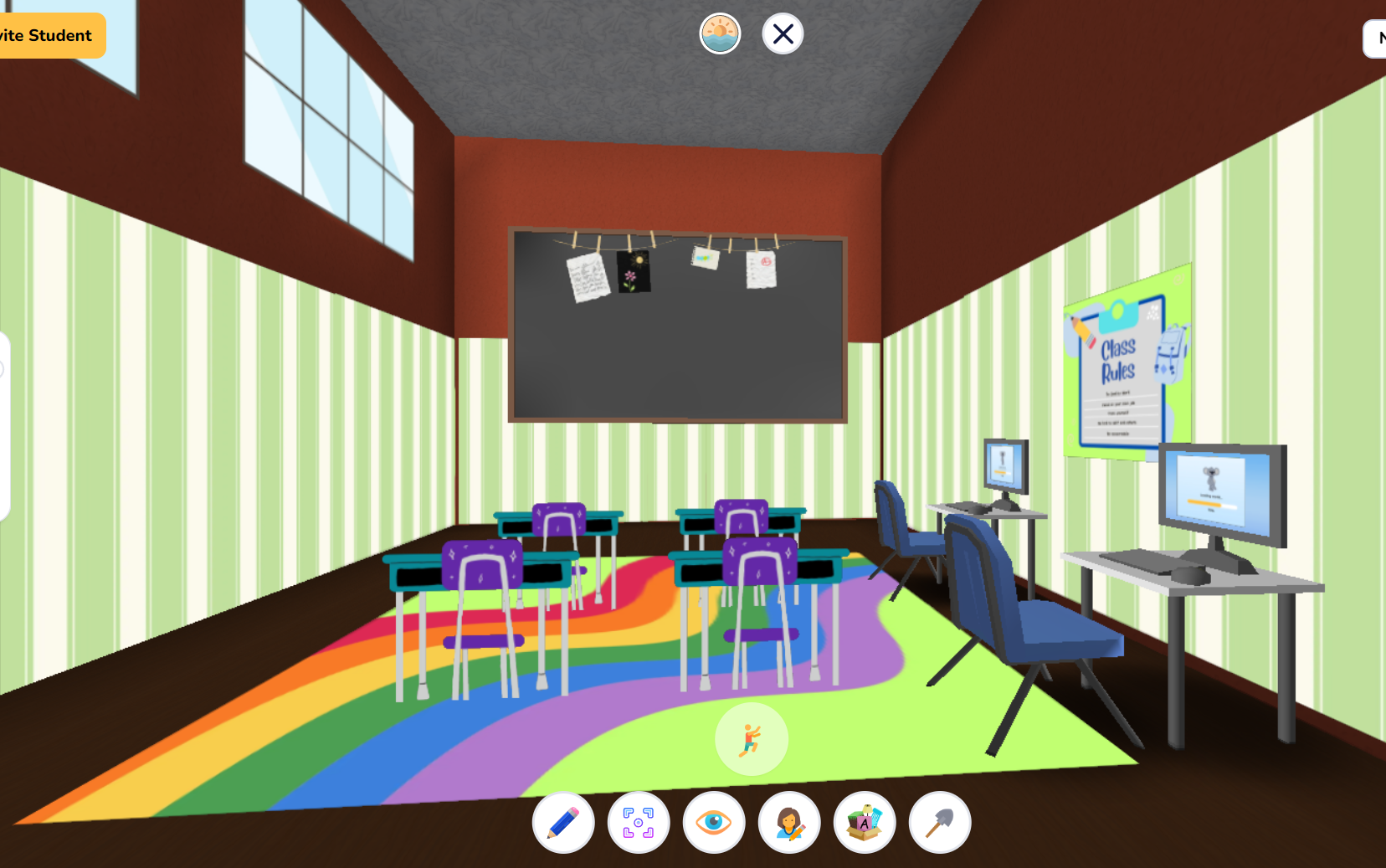
Task: Click the sunset weather icon at top
Action: coord(719,33)
